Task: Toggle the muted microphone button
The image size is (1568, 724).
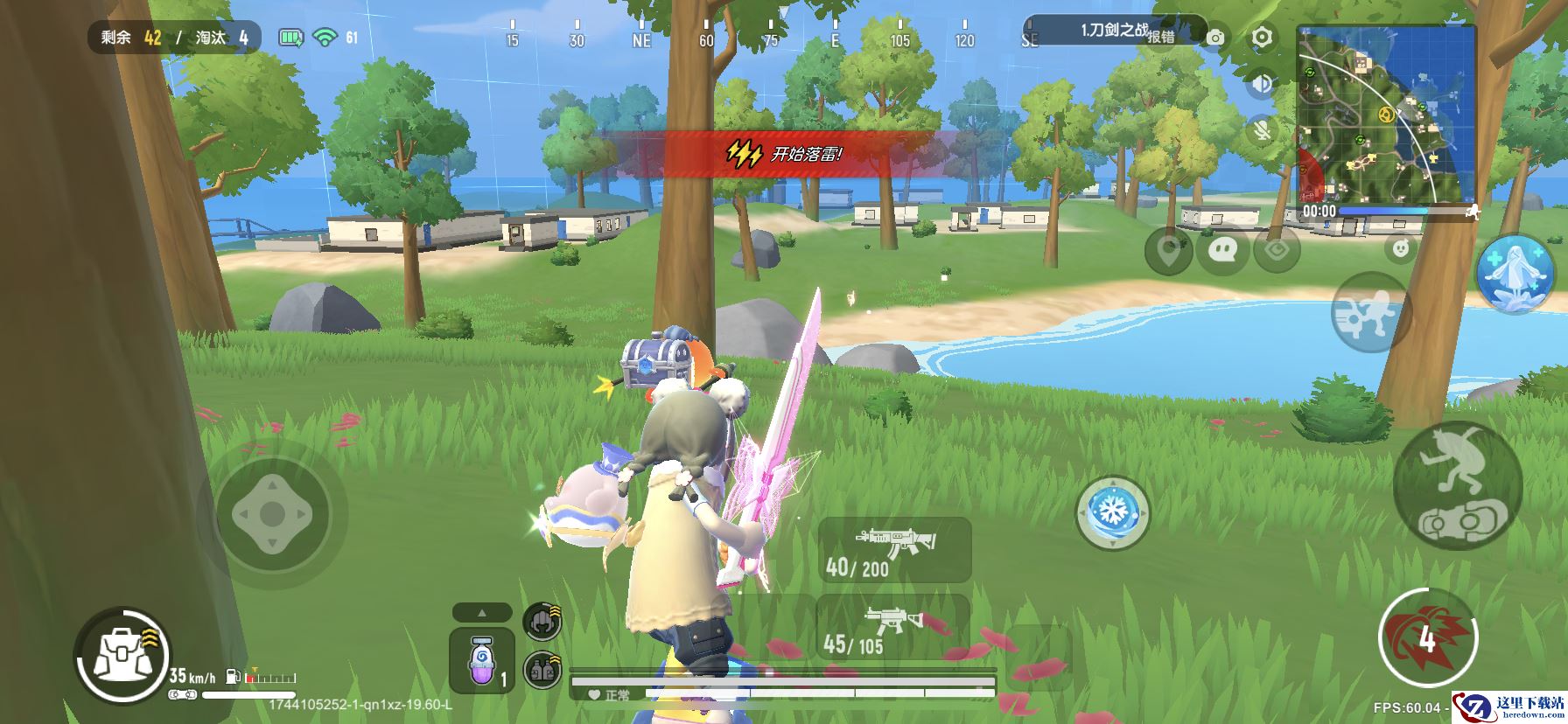Action: (1261, 131)
